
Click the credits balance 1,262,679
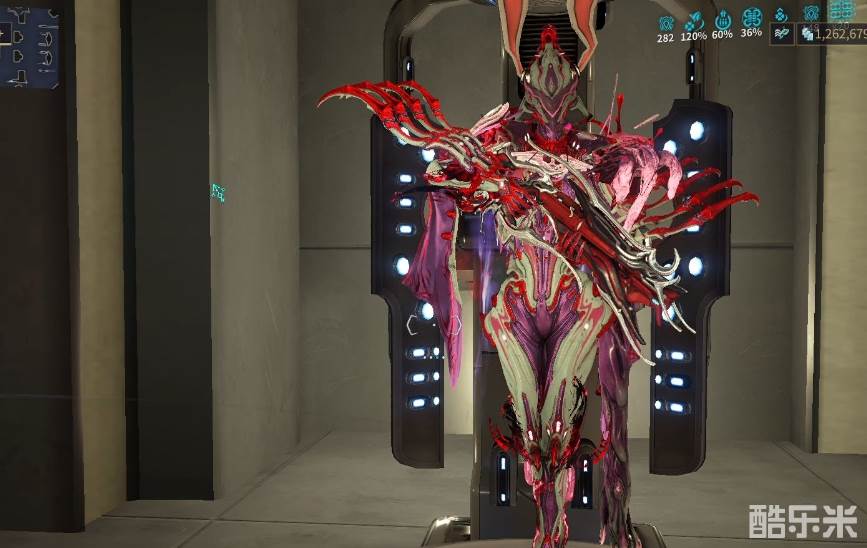click(833, 33)
